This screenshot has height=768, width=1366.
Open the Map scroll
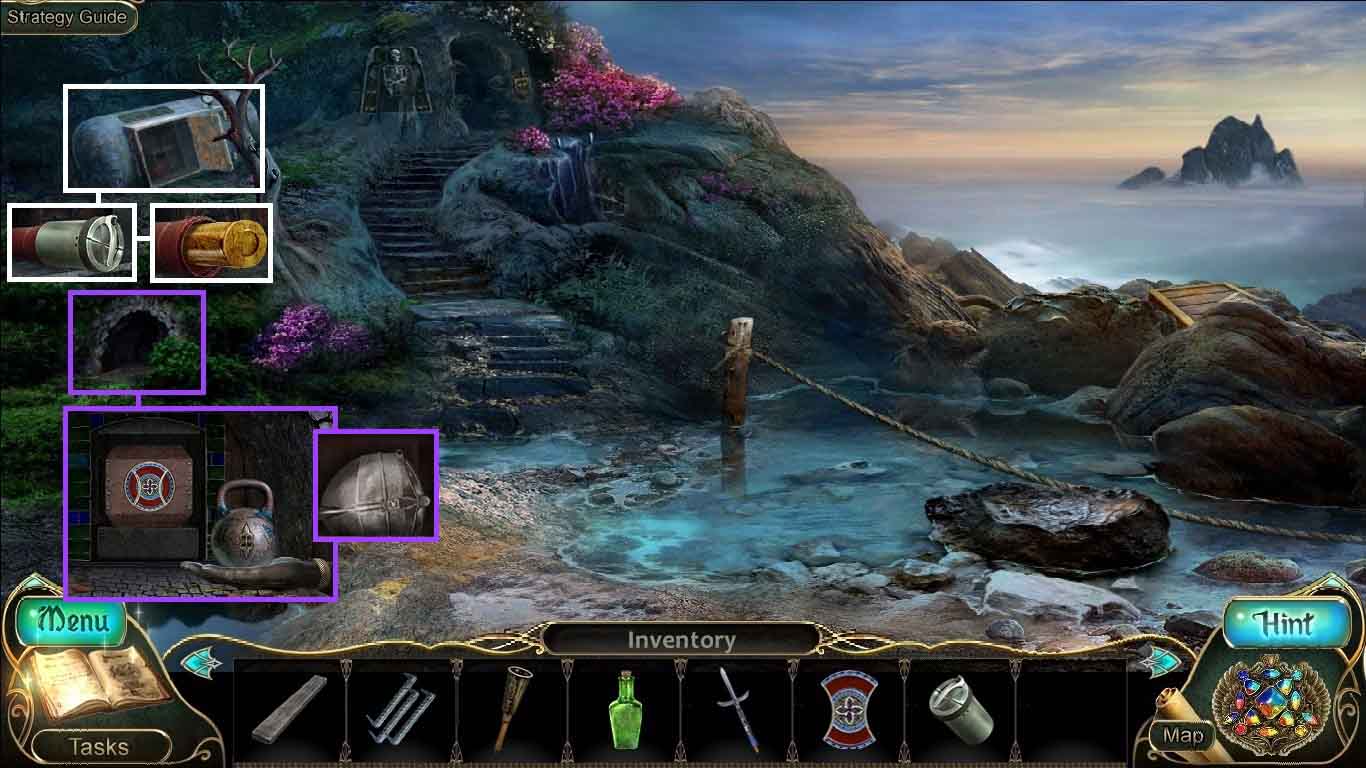click(x=1182, y=736)
